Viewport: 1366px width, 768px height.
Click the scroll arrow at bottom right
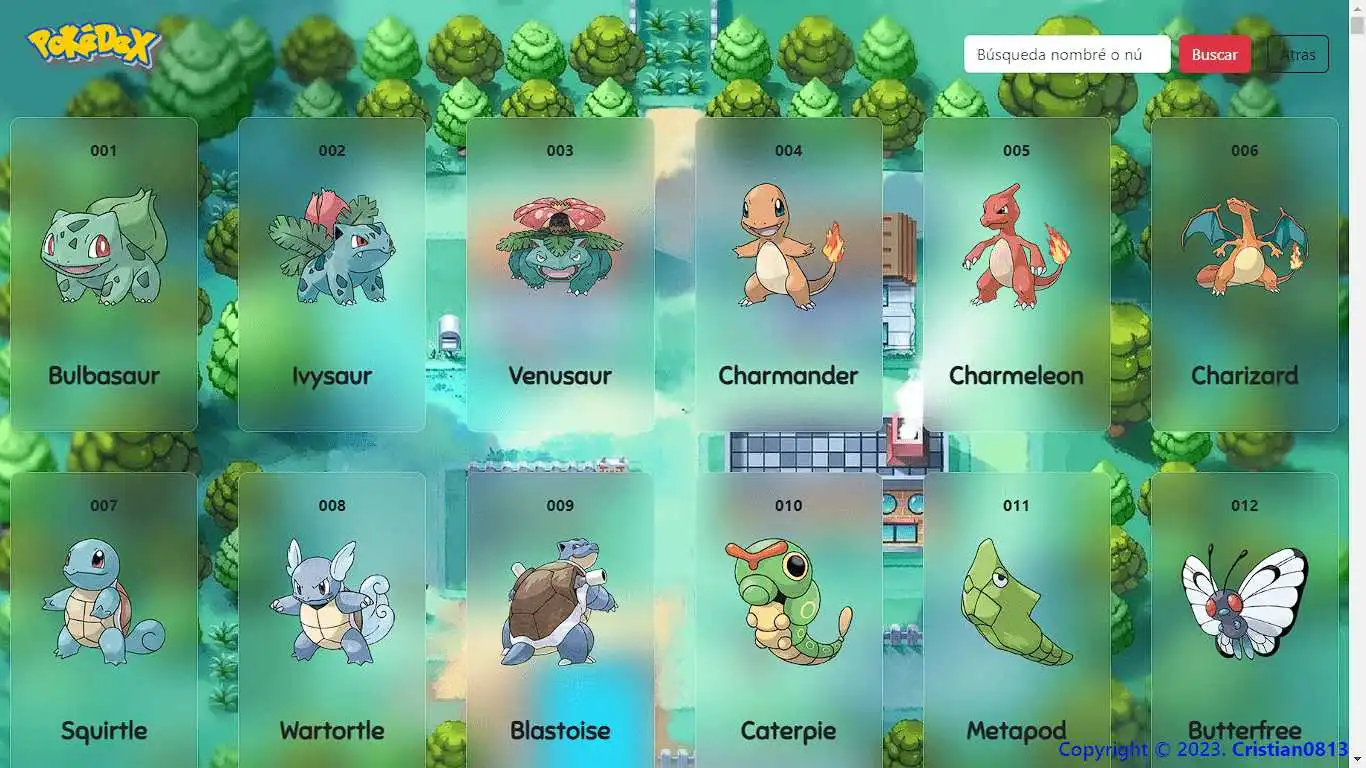[x=1356, y=758]
